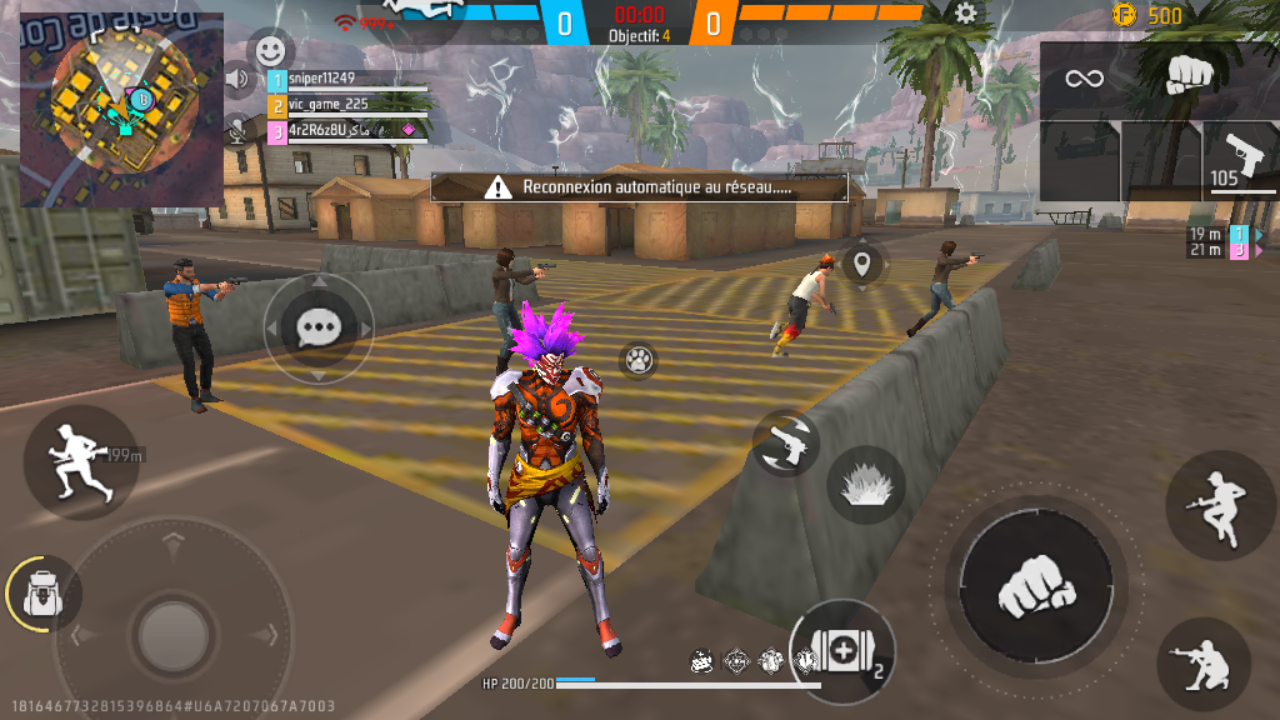Select the pistol weapon slot
The image size is (1280, 720).
coord(1240,160)
